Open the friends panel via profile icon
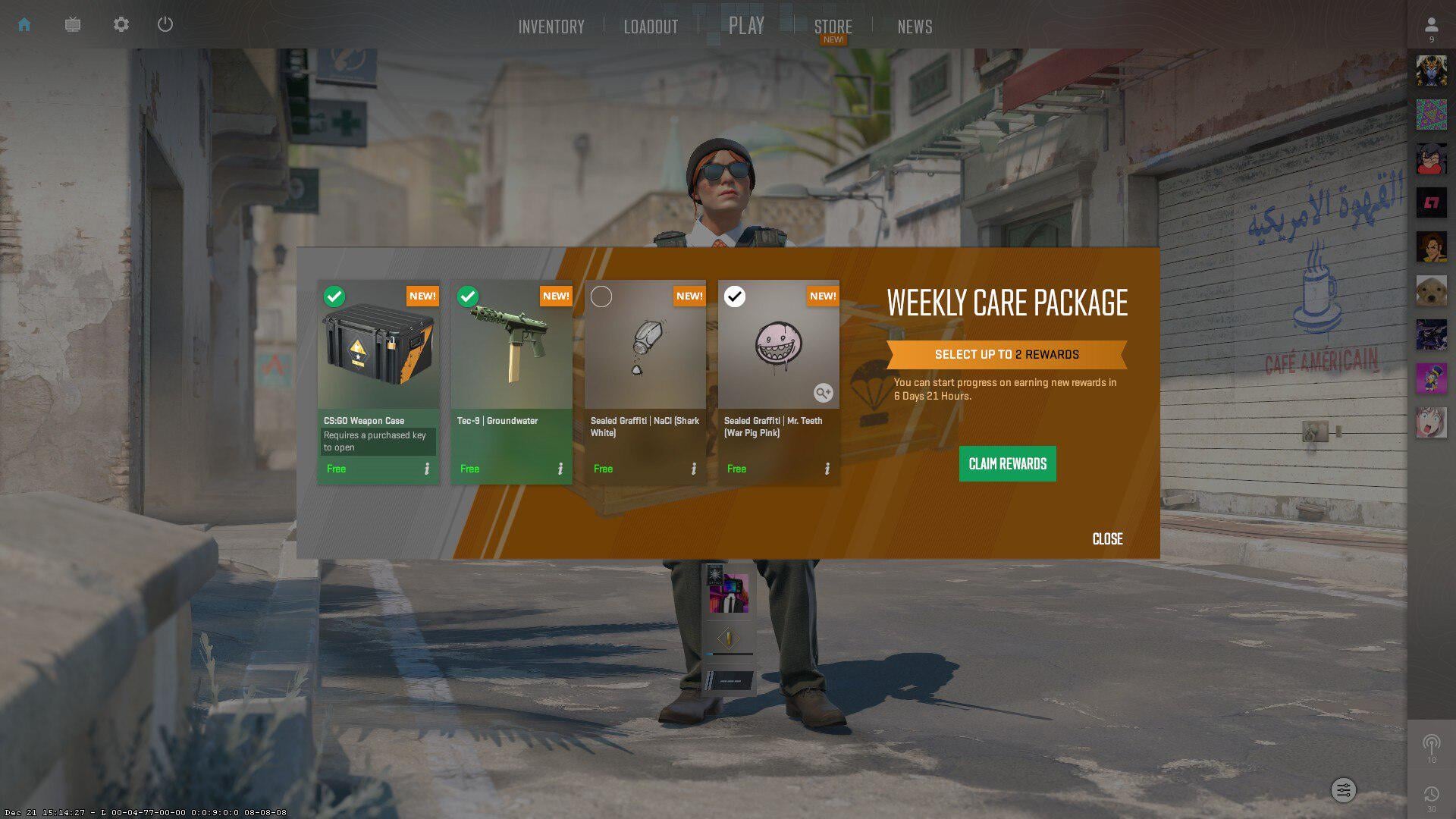The width and height of the screenshot is (1456, 819). (1430, 24)
